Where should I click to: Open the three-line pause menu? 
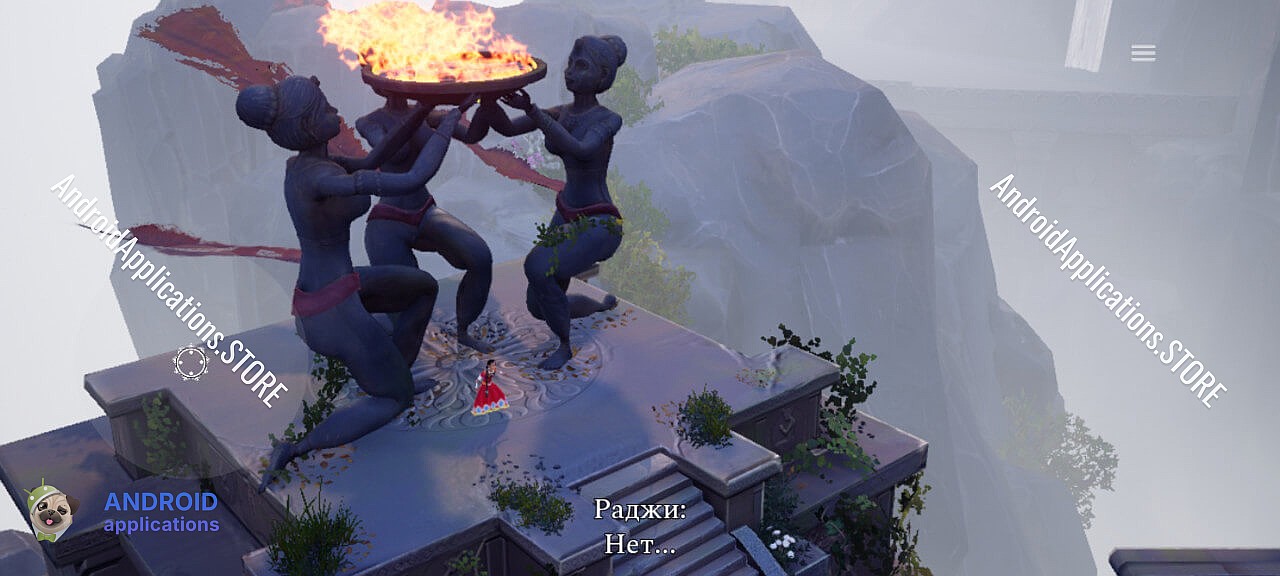pyautogui.click(x=1143, y=54)
